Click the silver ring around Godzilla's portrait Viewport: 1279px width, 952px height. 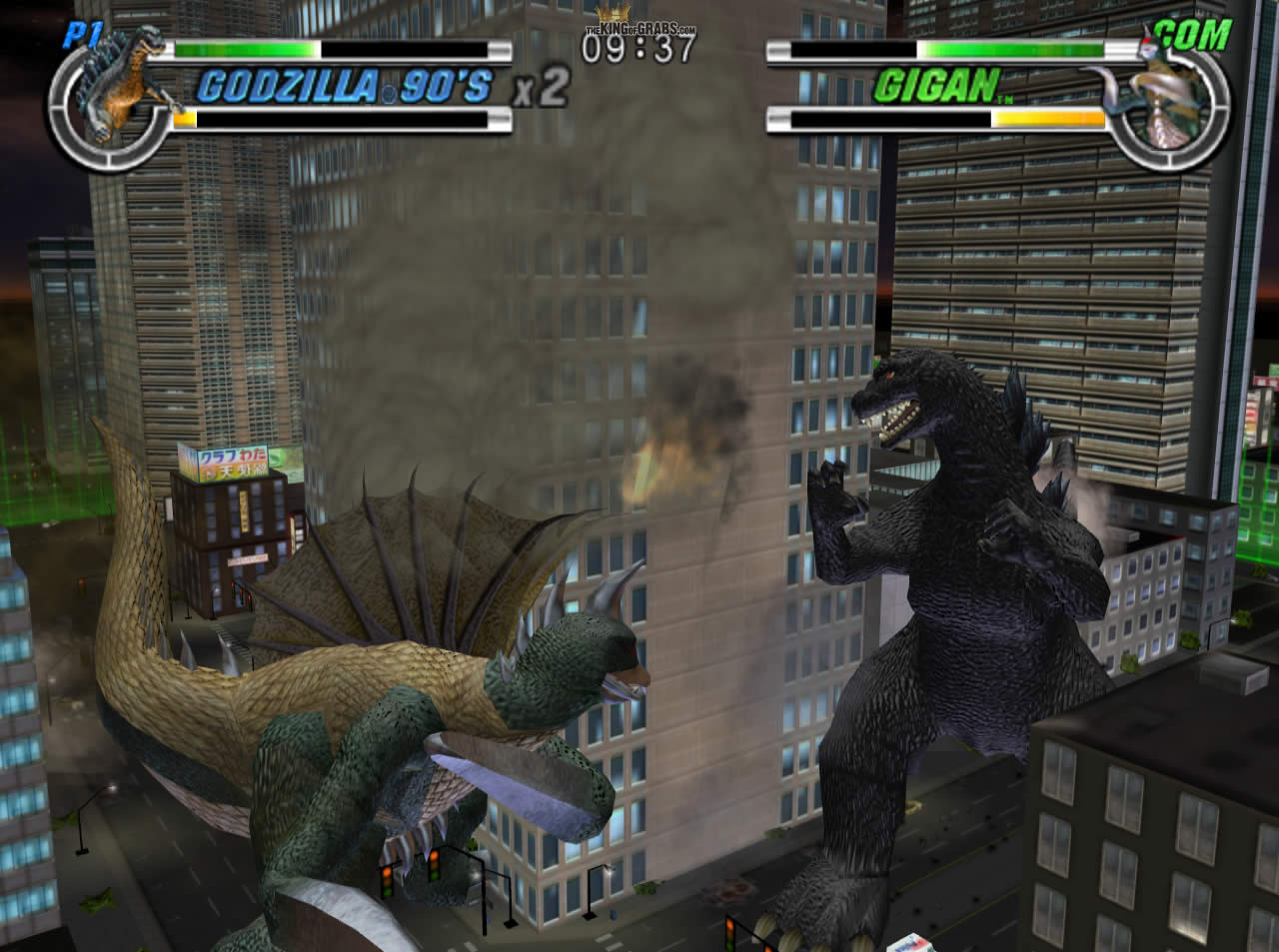tap(68, 130)
